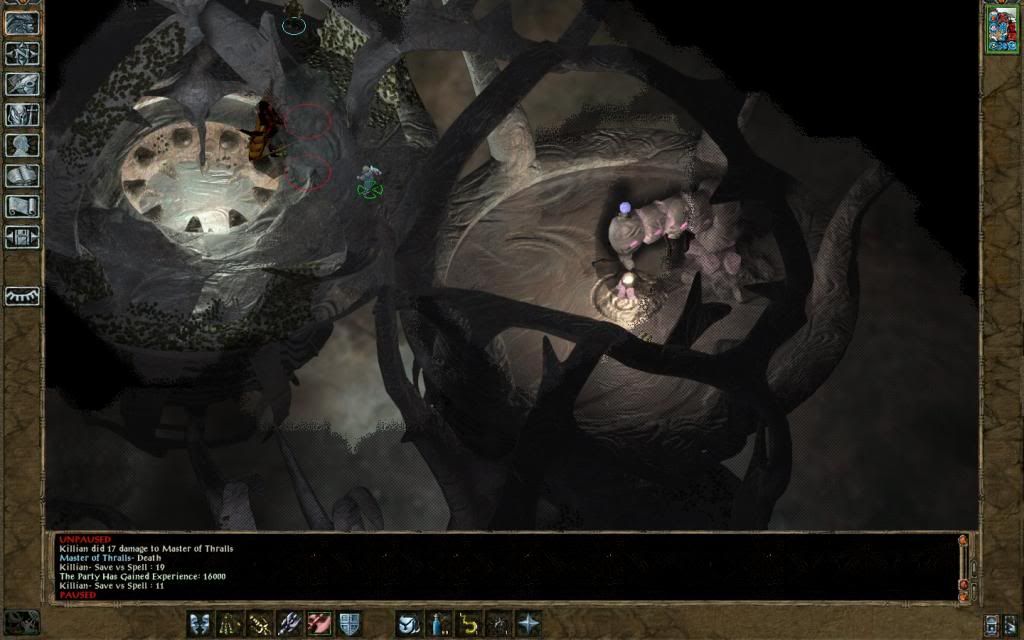Image resolution: width=1024 pixels, height=640 pixels.
Task: Choose the red highlighted weapon slot
Action: [319, 624]
